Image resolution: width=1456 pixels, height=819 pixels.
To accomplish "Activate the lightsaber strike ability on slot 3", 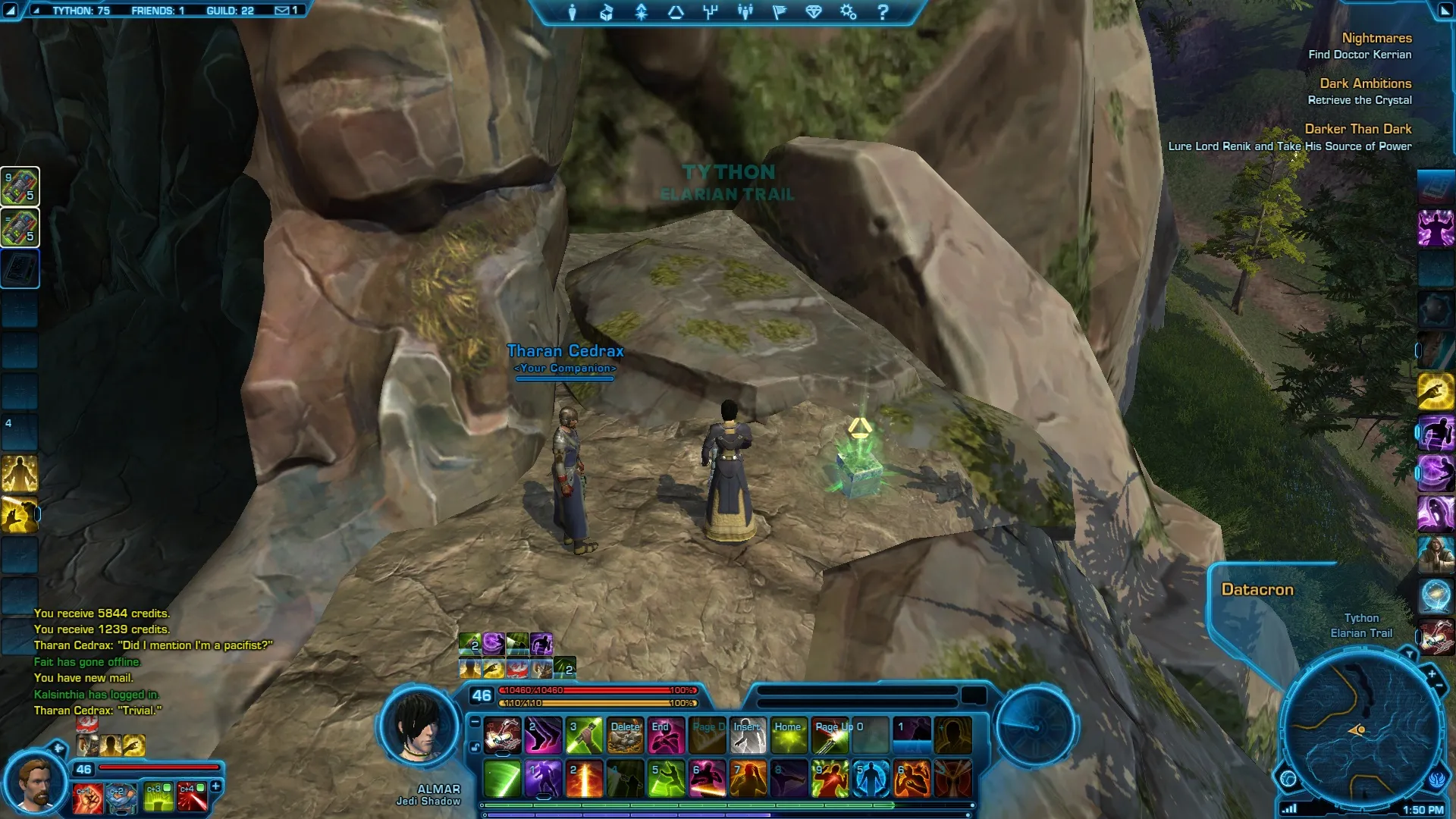I will (585, 736).
